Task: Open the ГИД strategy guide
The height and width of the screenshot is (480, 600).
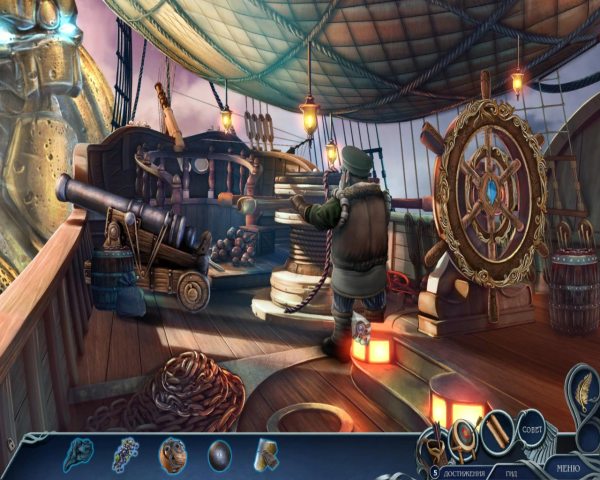Action: click(x=507, y=472)
